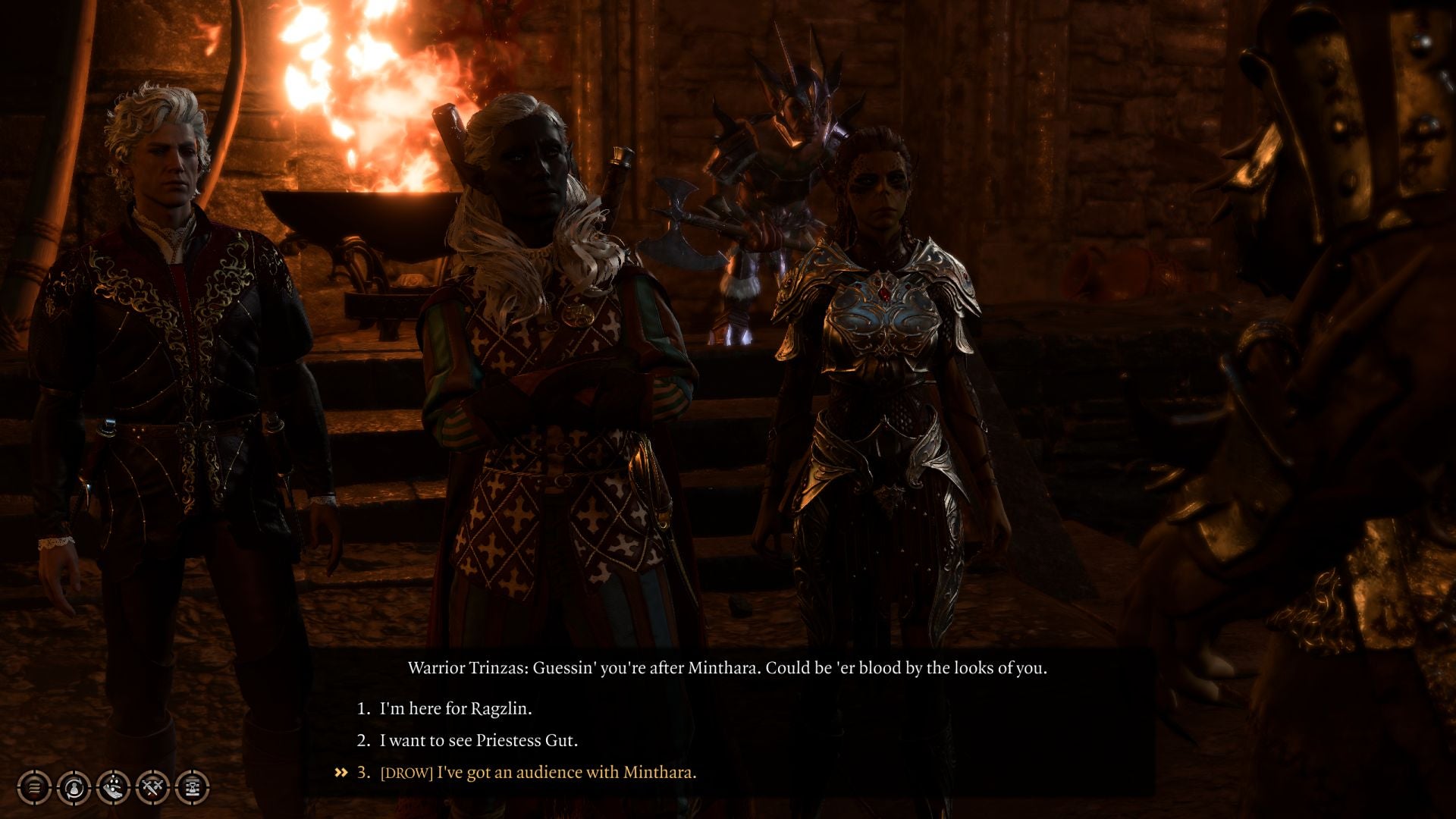Click the leftmost circular hotbar icon
Image resolution: width=1456 pixels, height=819 pixels.
tap(33, 789)
